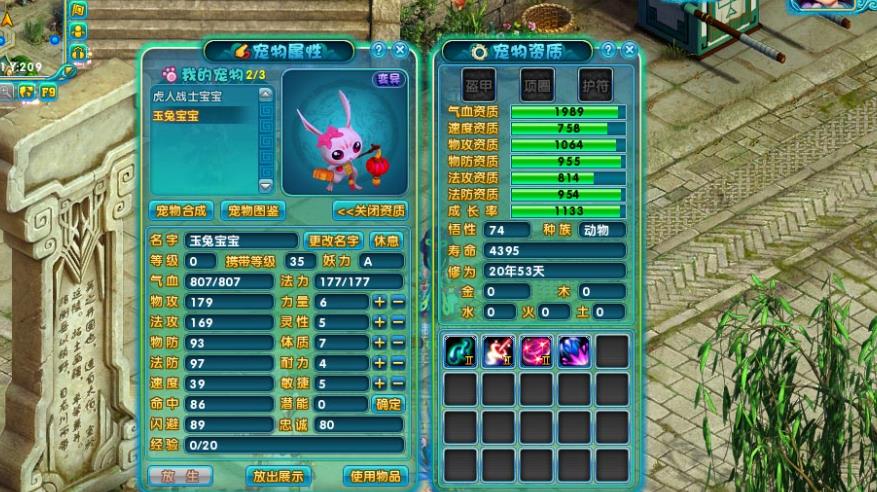
Task: Add a point to 敏捷
Action: click(x=380, y=383)
